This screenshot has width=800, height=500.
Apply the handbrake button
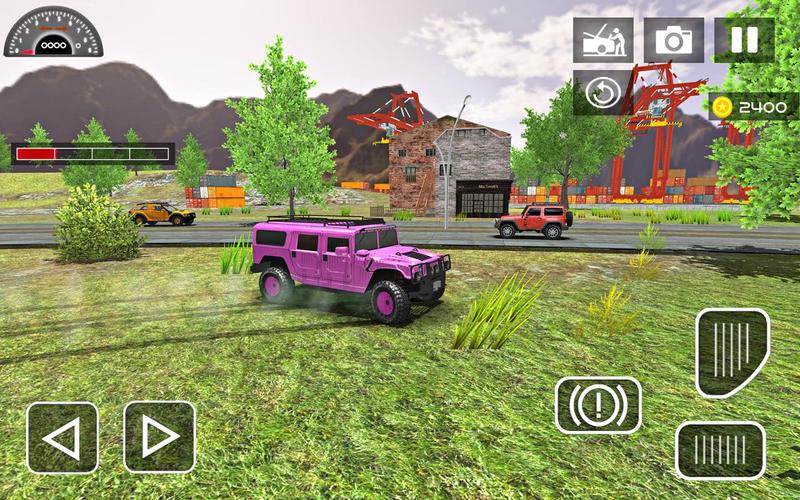click(598, 405)
